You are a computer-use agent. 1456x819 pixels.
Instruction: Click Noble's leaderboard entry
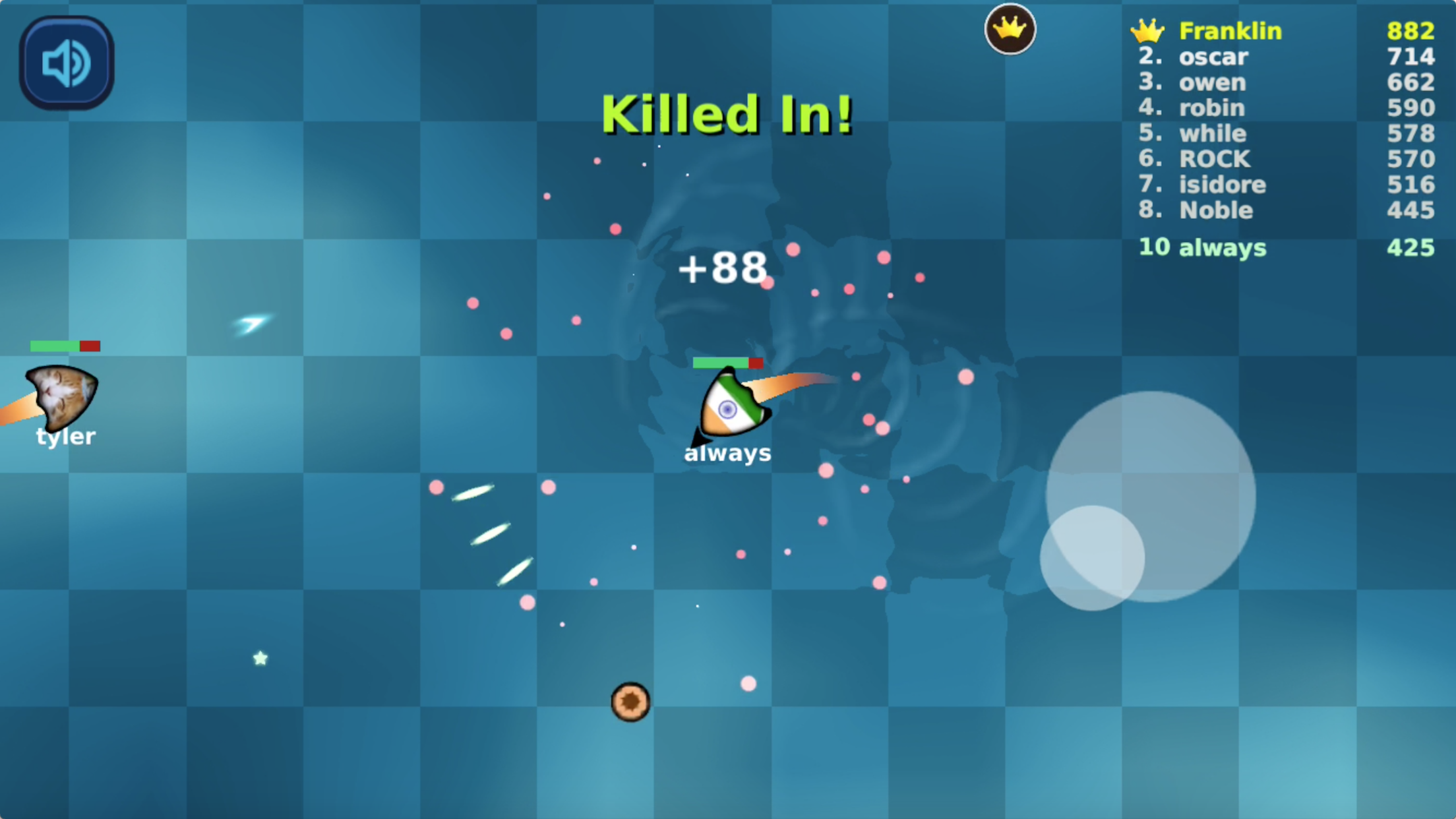point(1216,210)
